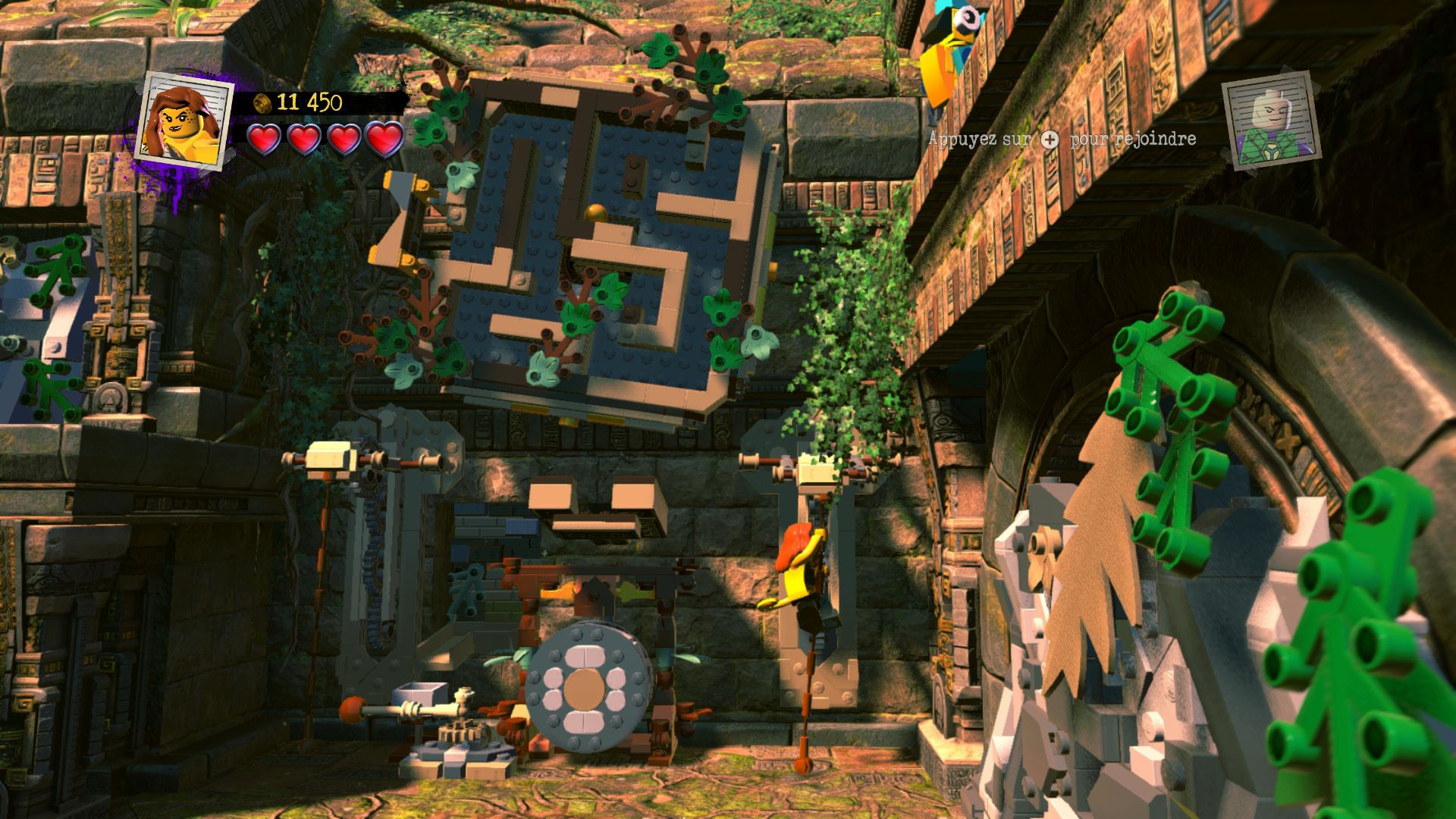Select the player one character portrait
This screenshot has height=819, width=1456.
tap(184, 120)
